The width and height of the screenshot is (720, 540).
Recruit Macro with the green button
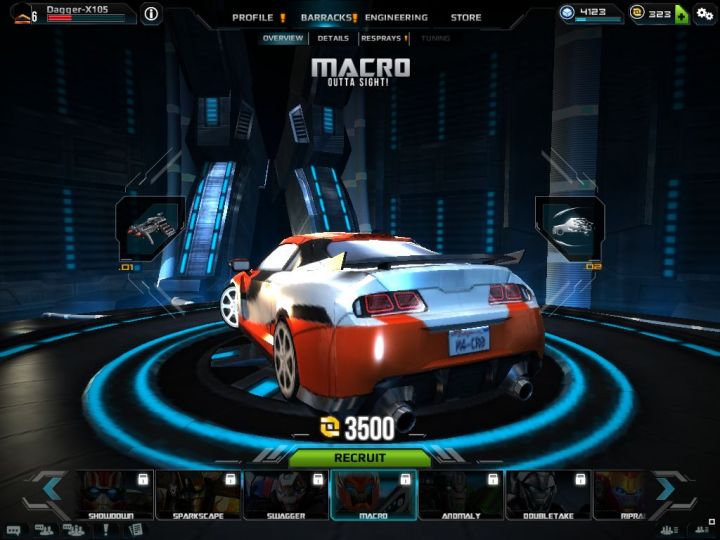point(360,458)
